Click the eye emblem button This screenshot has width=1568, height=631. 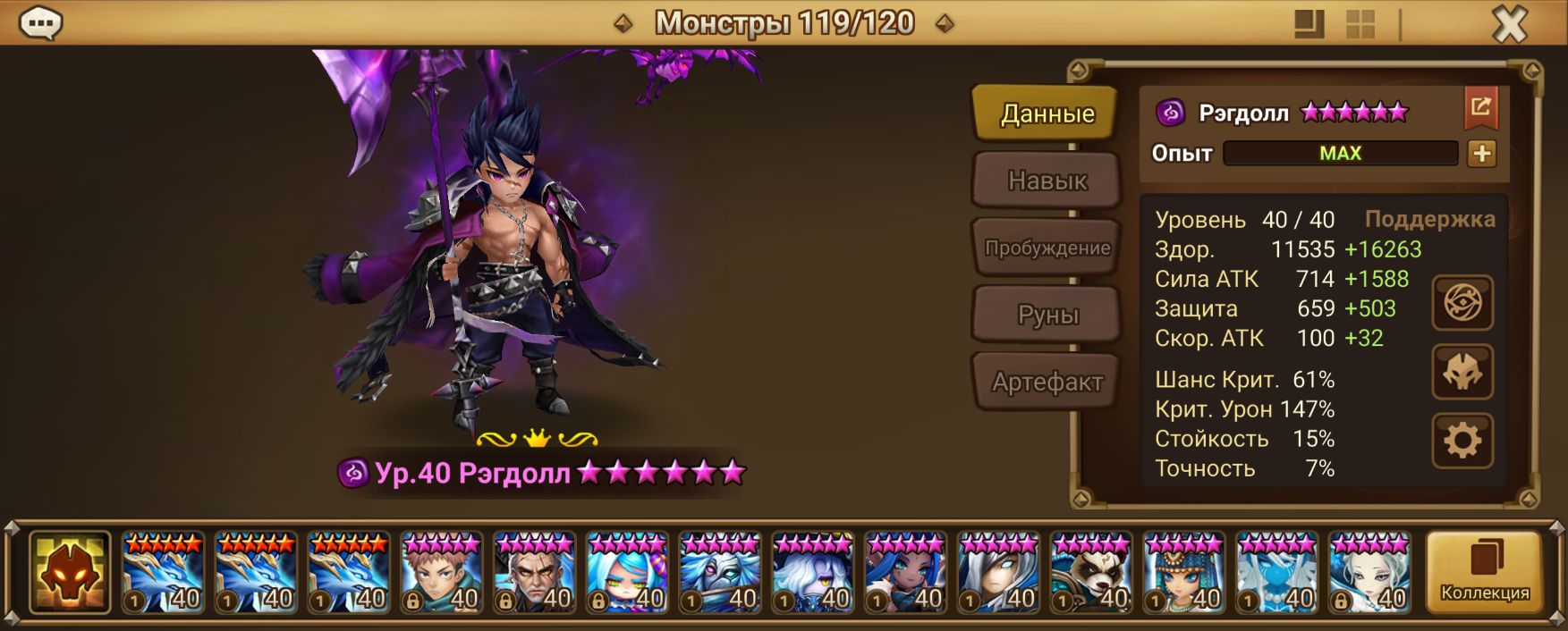click(1462, 303)
